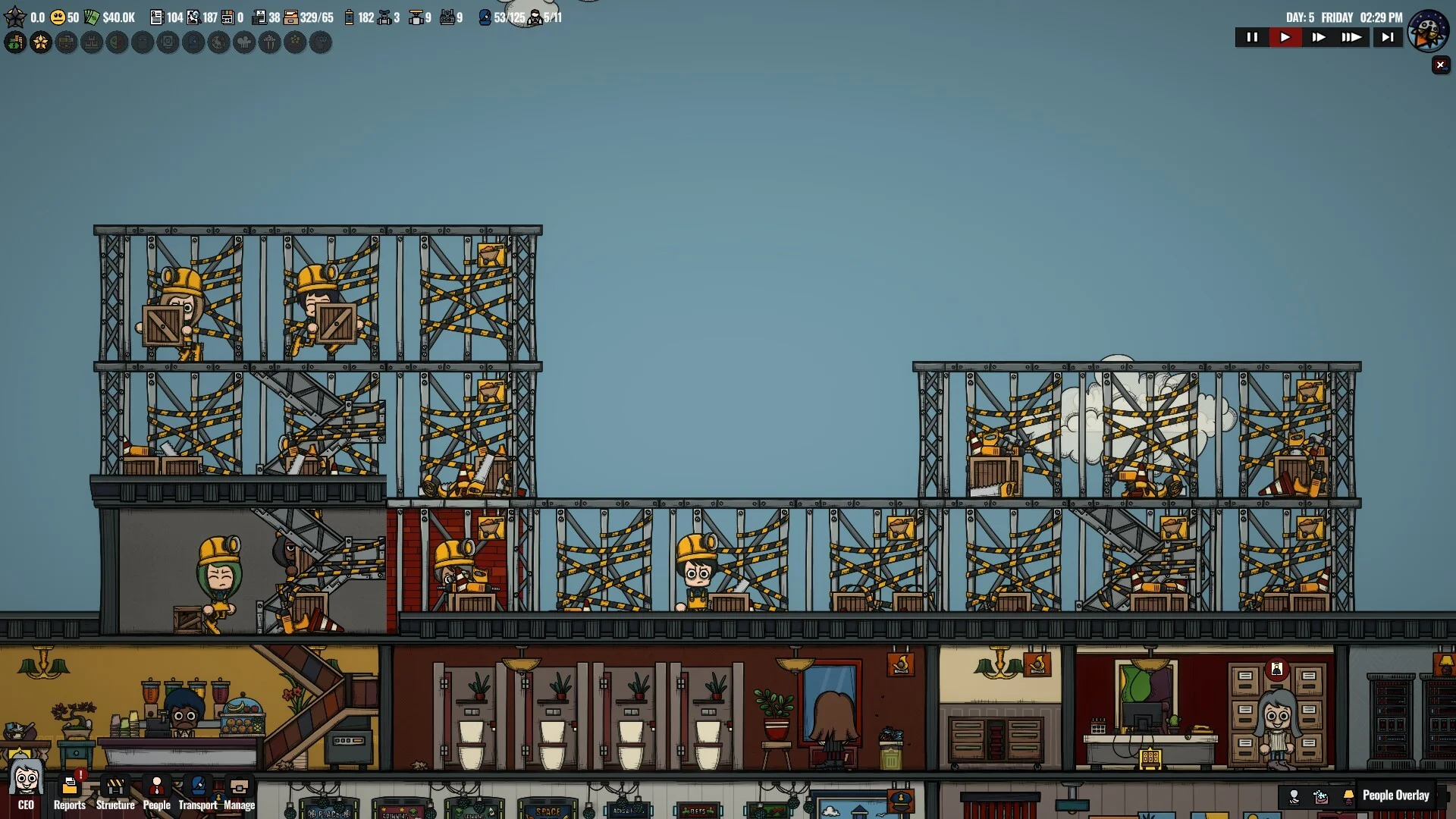
Task: Set game speed to normal play
Action: pyautogui.click(x=1285, y=37)
